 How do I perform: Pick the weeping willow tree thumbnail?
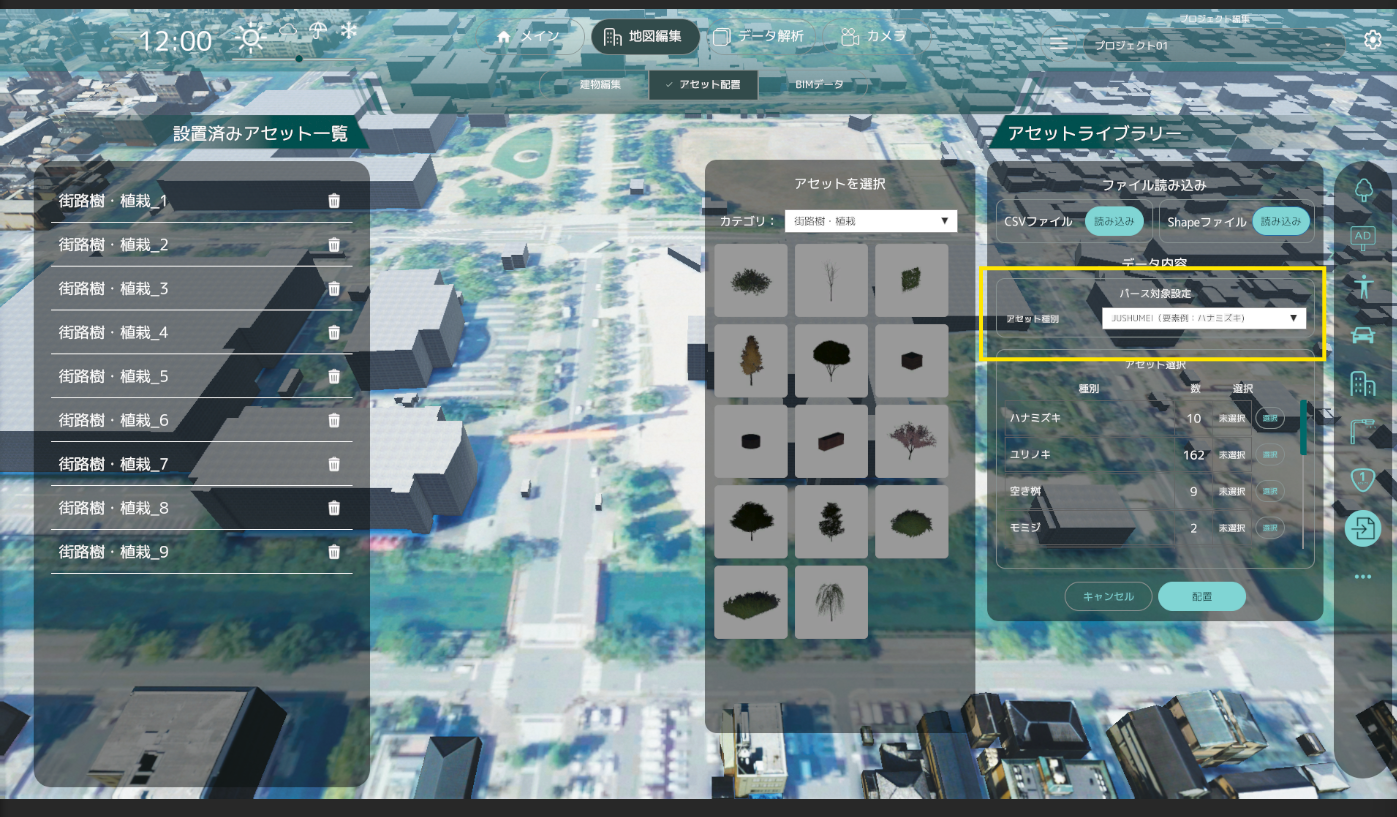click(x=831, y=602)
